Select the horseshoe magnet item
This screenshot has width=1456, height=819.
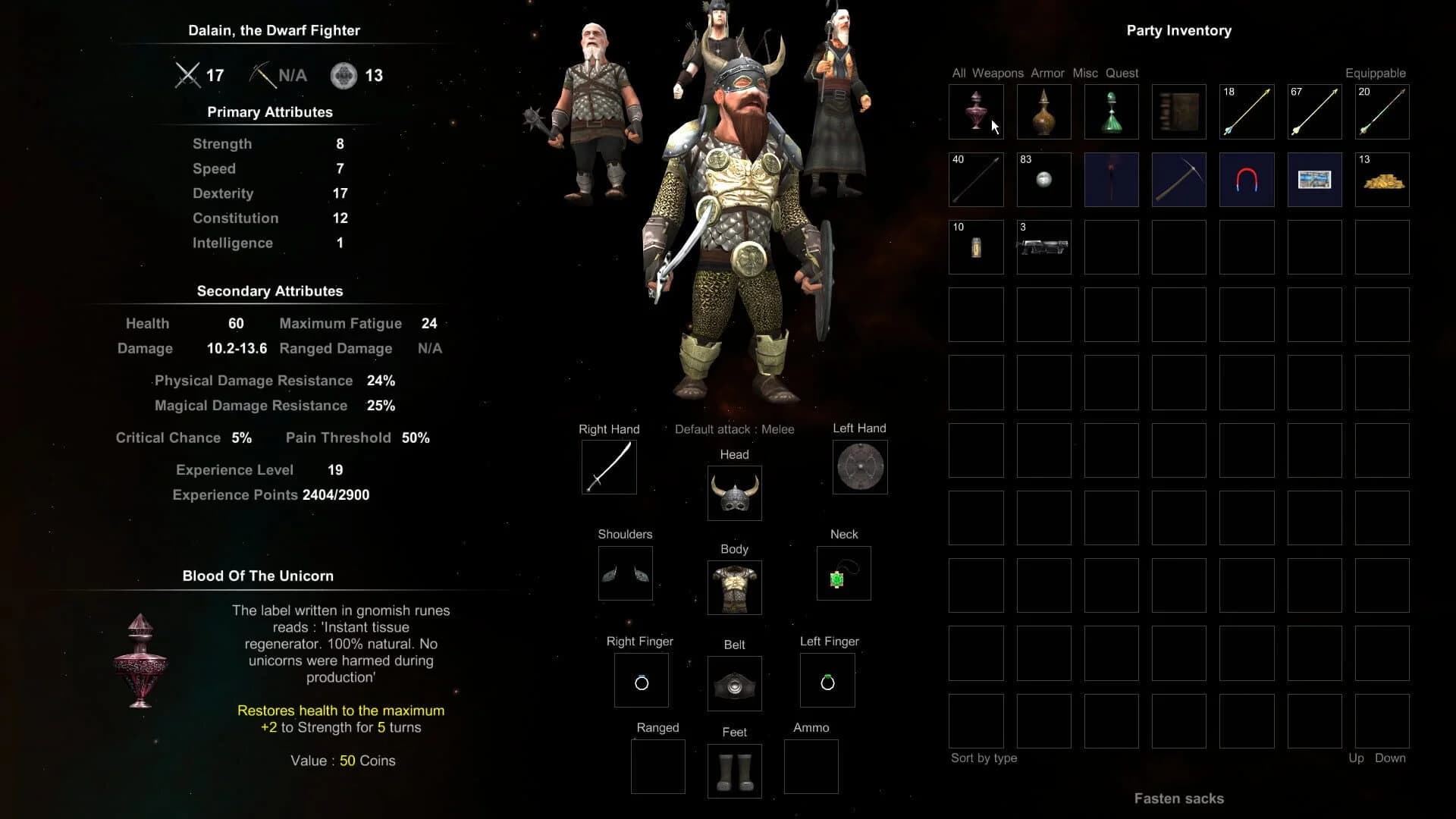tap(1246, 179)
